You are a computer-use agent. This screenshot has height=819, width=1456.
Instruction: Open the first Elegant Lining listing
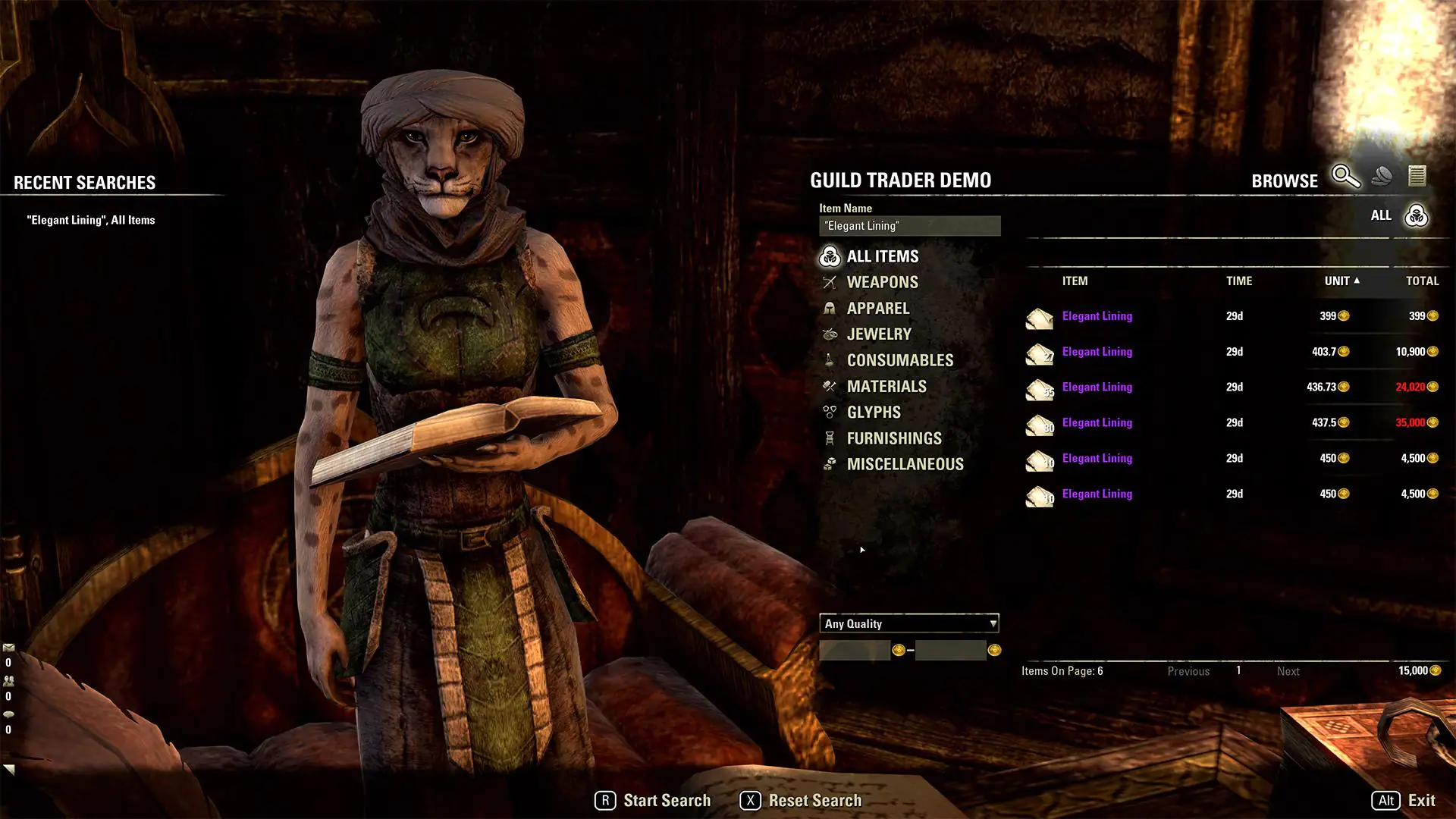point(1097,316)
